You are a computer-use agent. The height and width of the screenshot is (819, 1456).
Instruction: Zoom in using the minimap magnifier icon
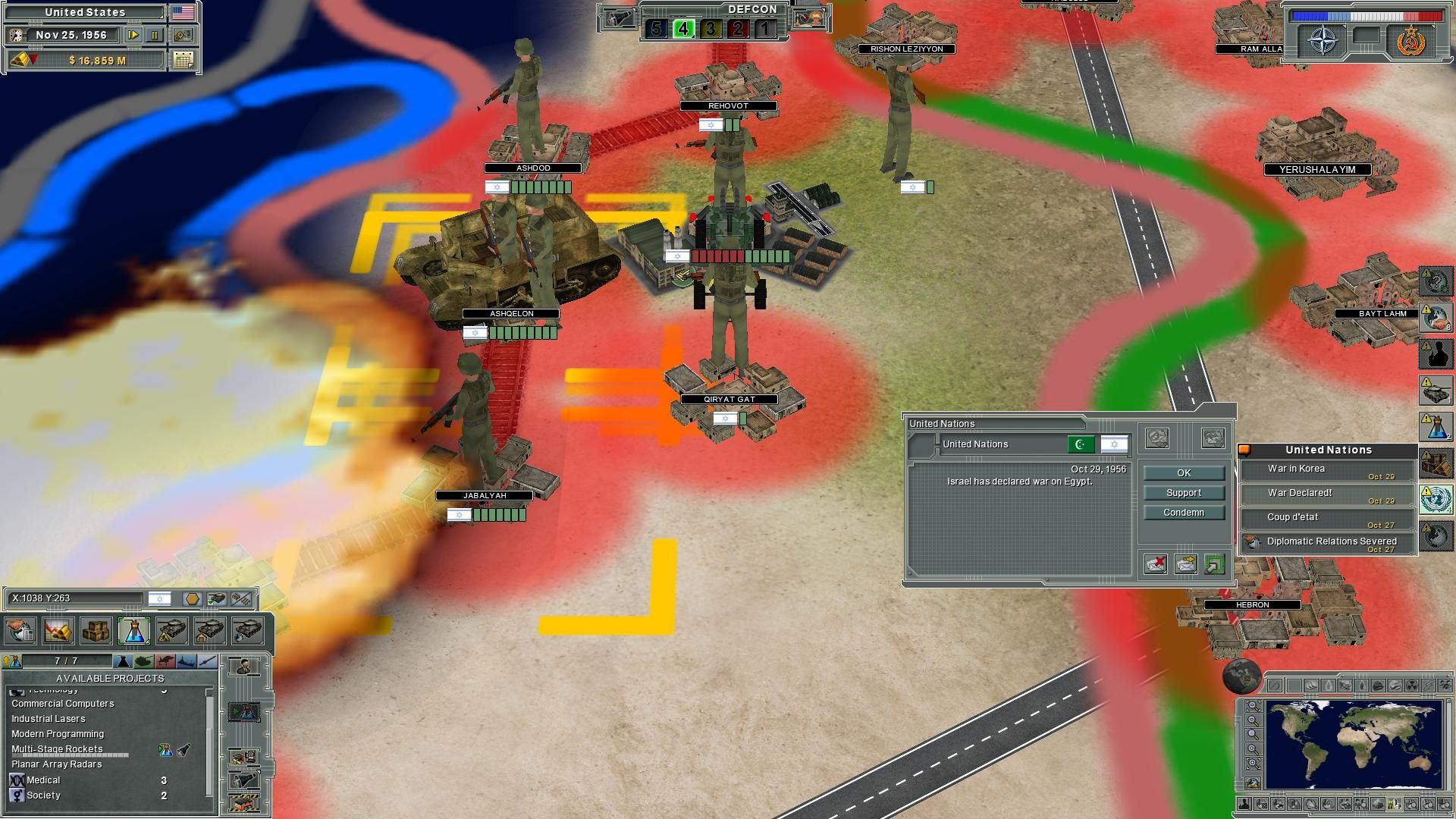click(x=1252, y=748)
